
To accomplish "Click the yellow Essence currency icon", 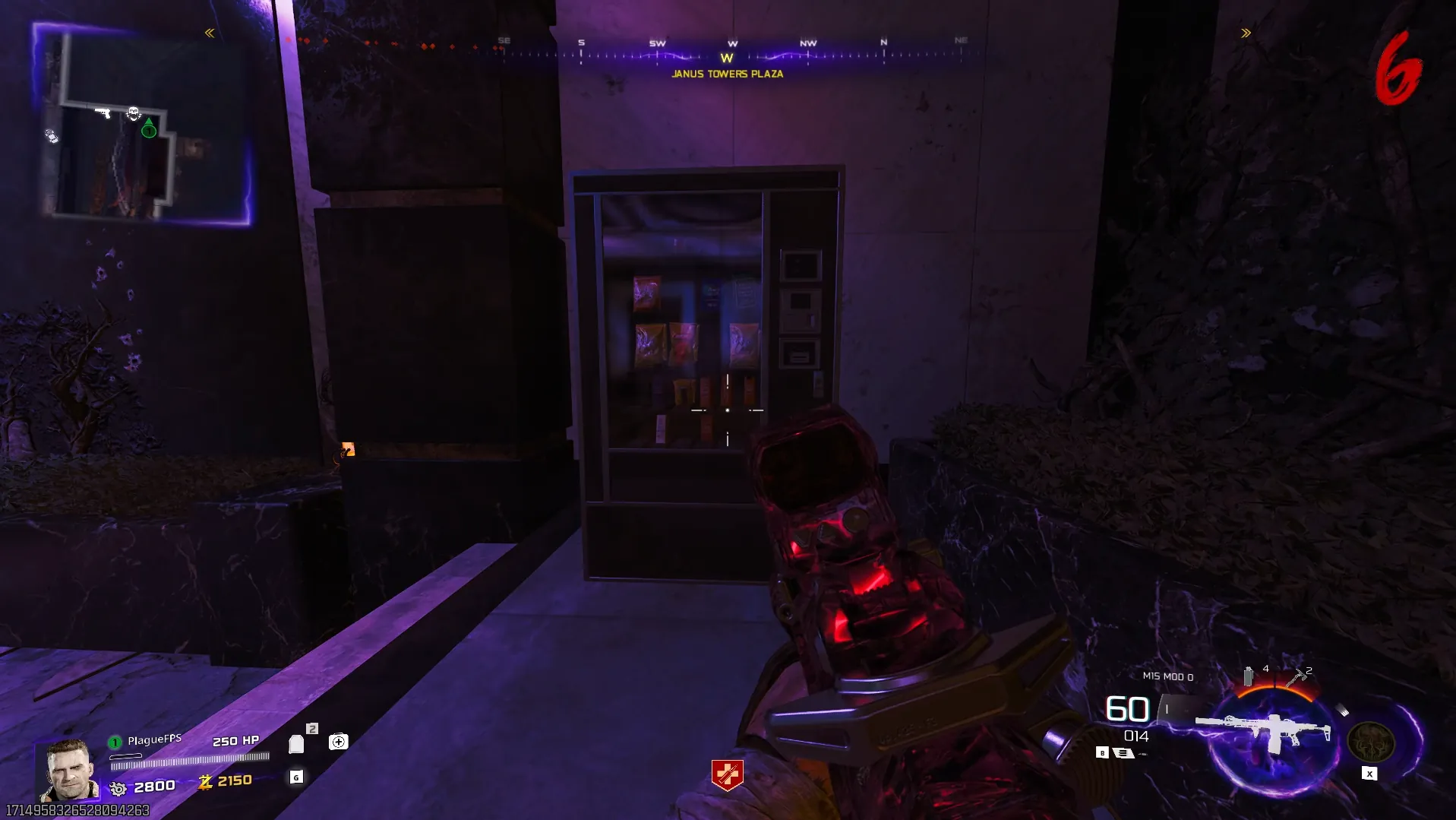I will point(205,781).
